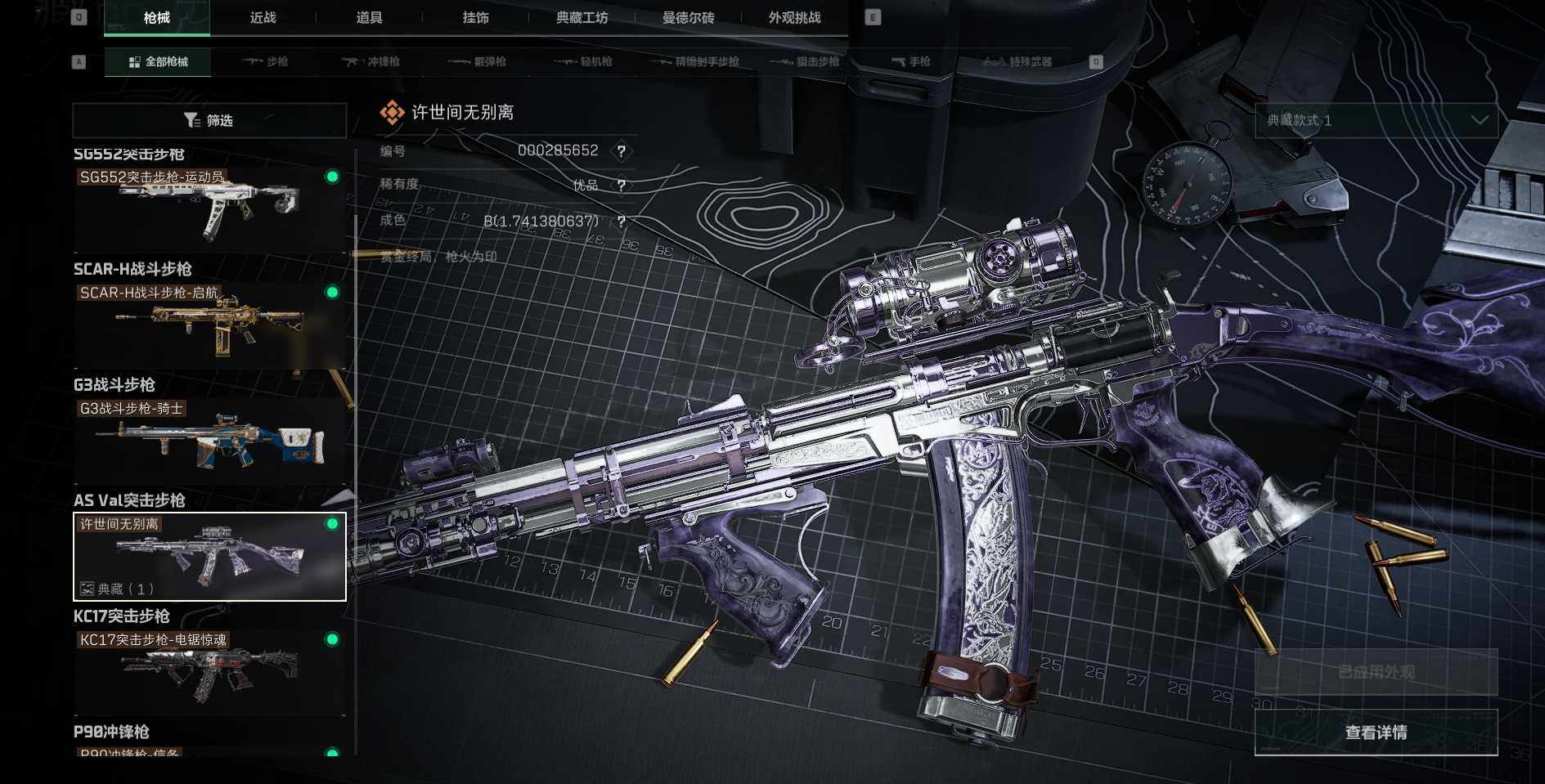
Task: Open the 道具 items tab
Action: (x=369, y=18)
